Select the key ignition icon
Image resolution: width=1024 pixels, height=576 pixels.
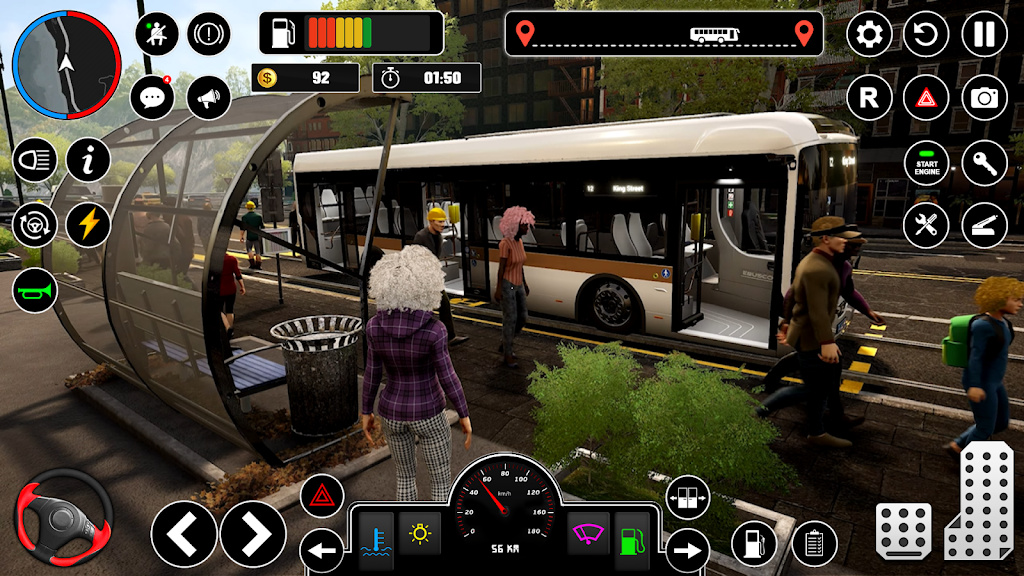click(984, 163)
